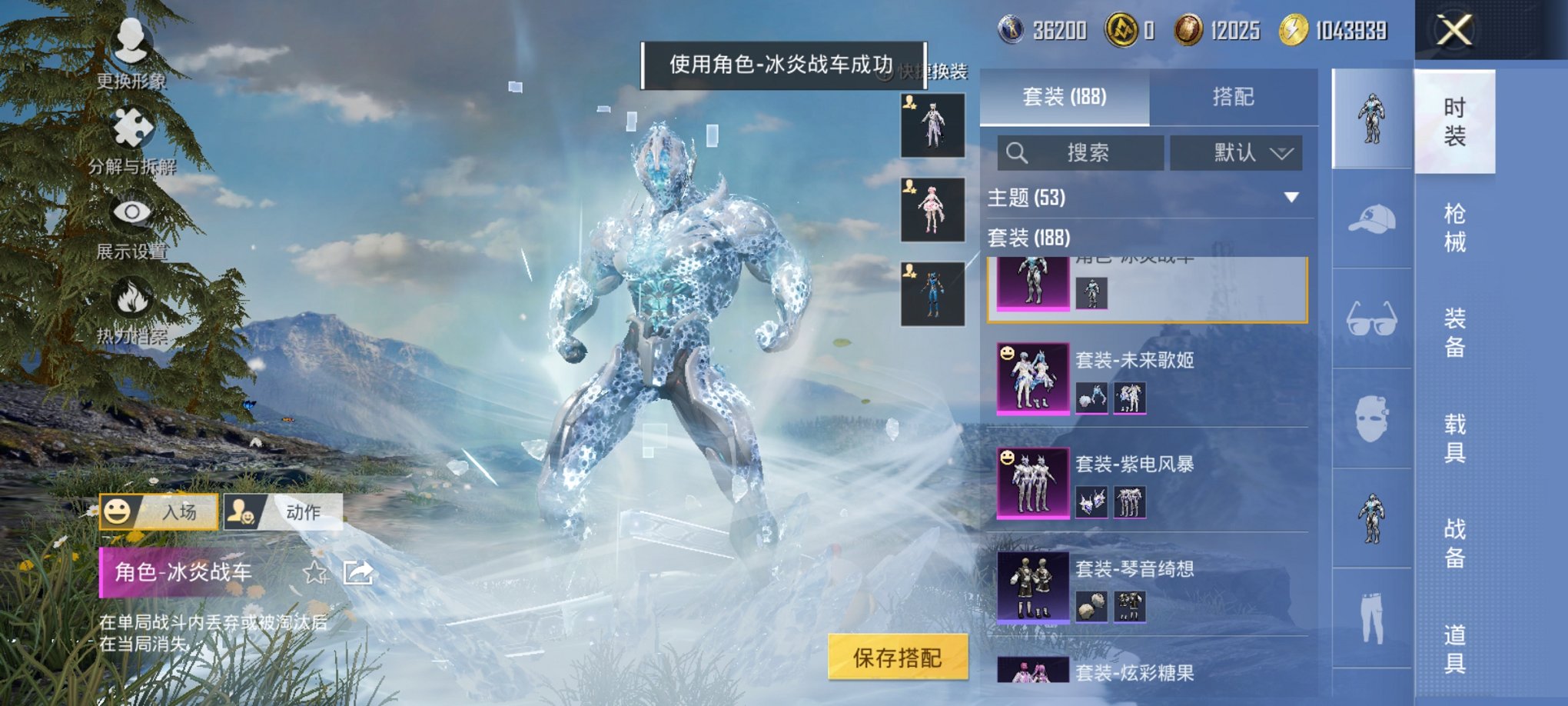Open 展示设置 display settings

(131, 223)
